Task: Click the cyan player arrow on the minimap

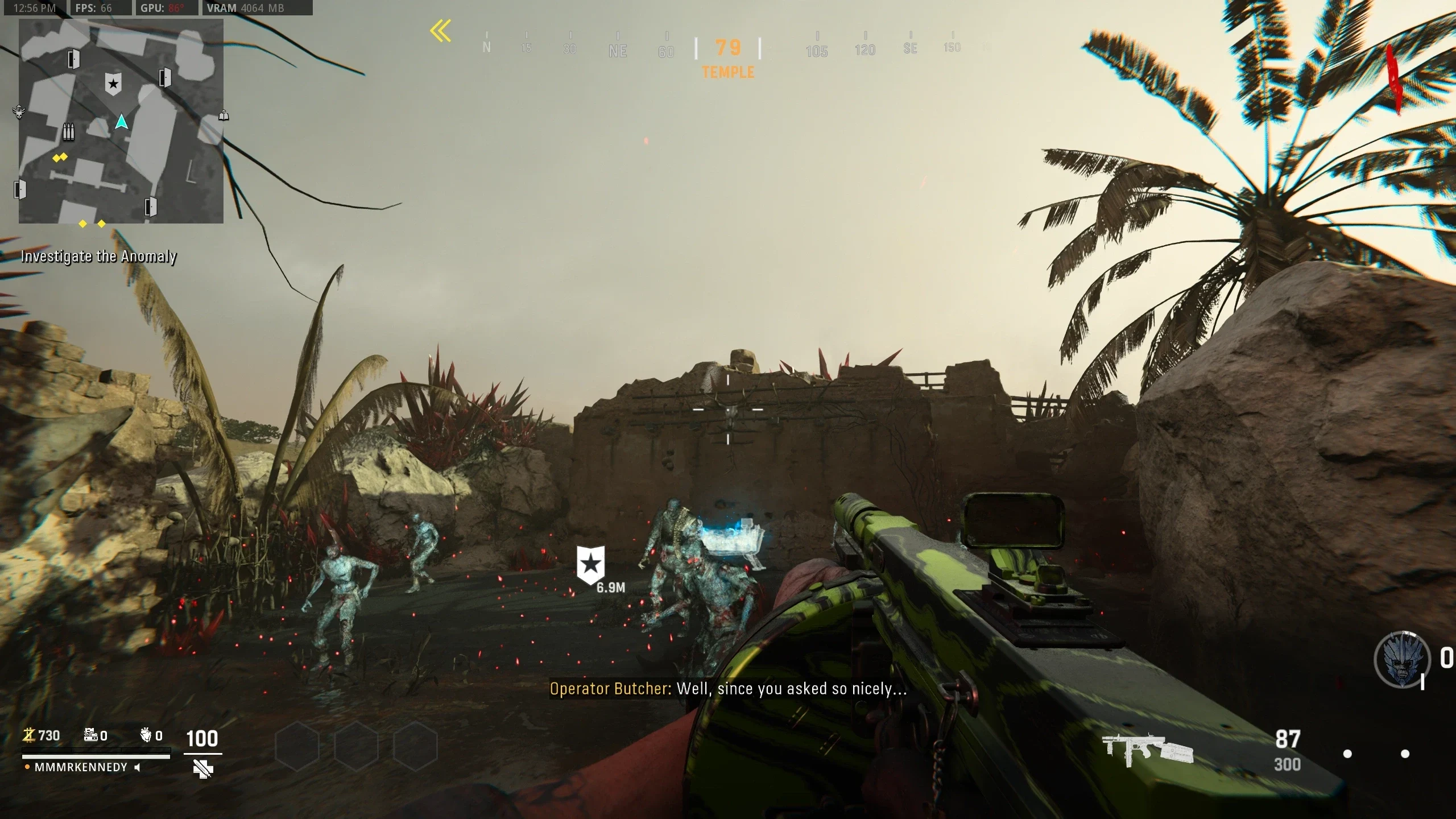Action: [121, 122]
